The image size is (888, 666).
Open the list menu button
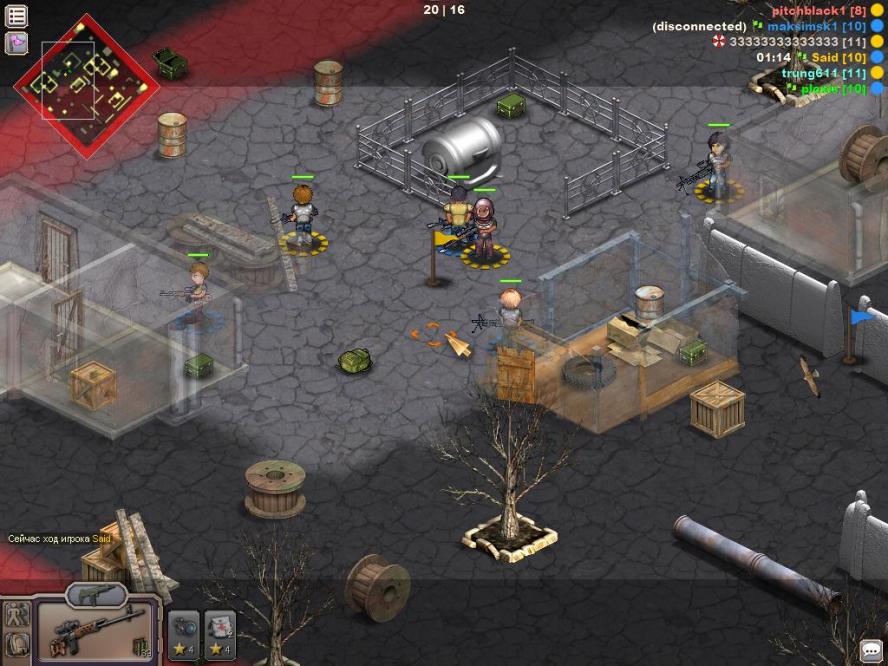click(17, 16)
